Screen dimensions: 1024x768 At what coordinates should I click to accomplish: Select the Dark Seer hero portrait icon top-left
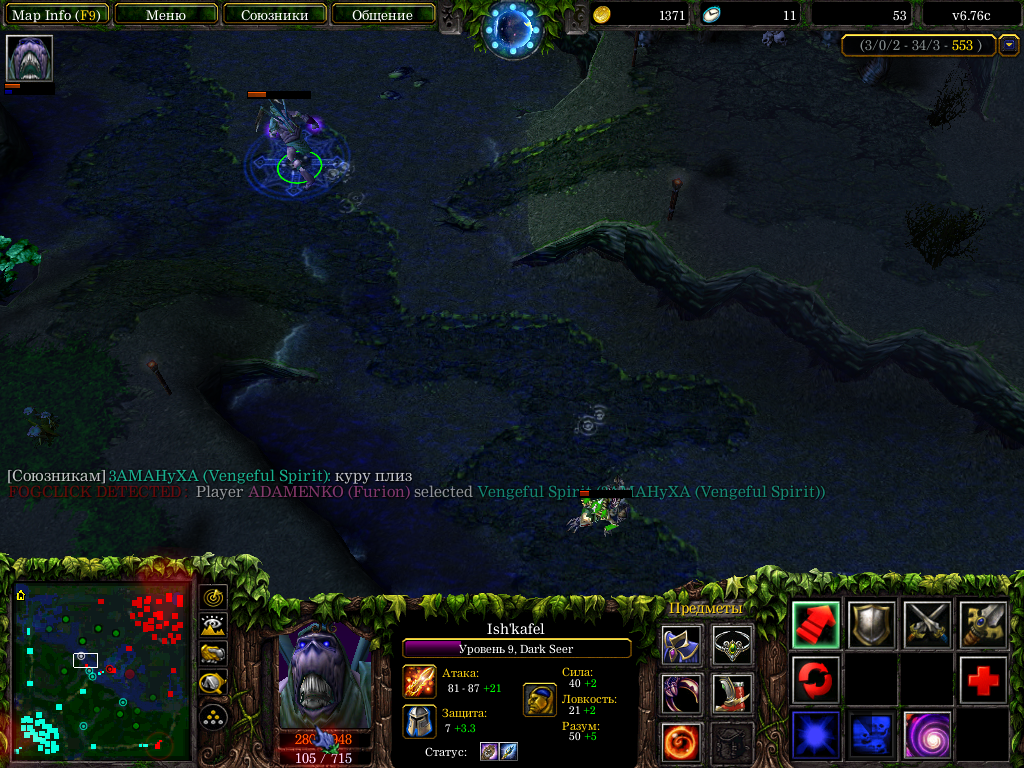coord(29,59)
